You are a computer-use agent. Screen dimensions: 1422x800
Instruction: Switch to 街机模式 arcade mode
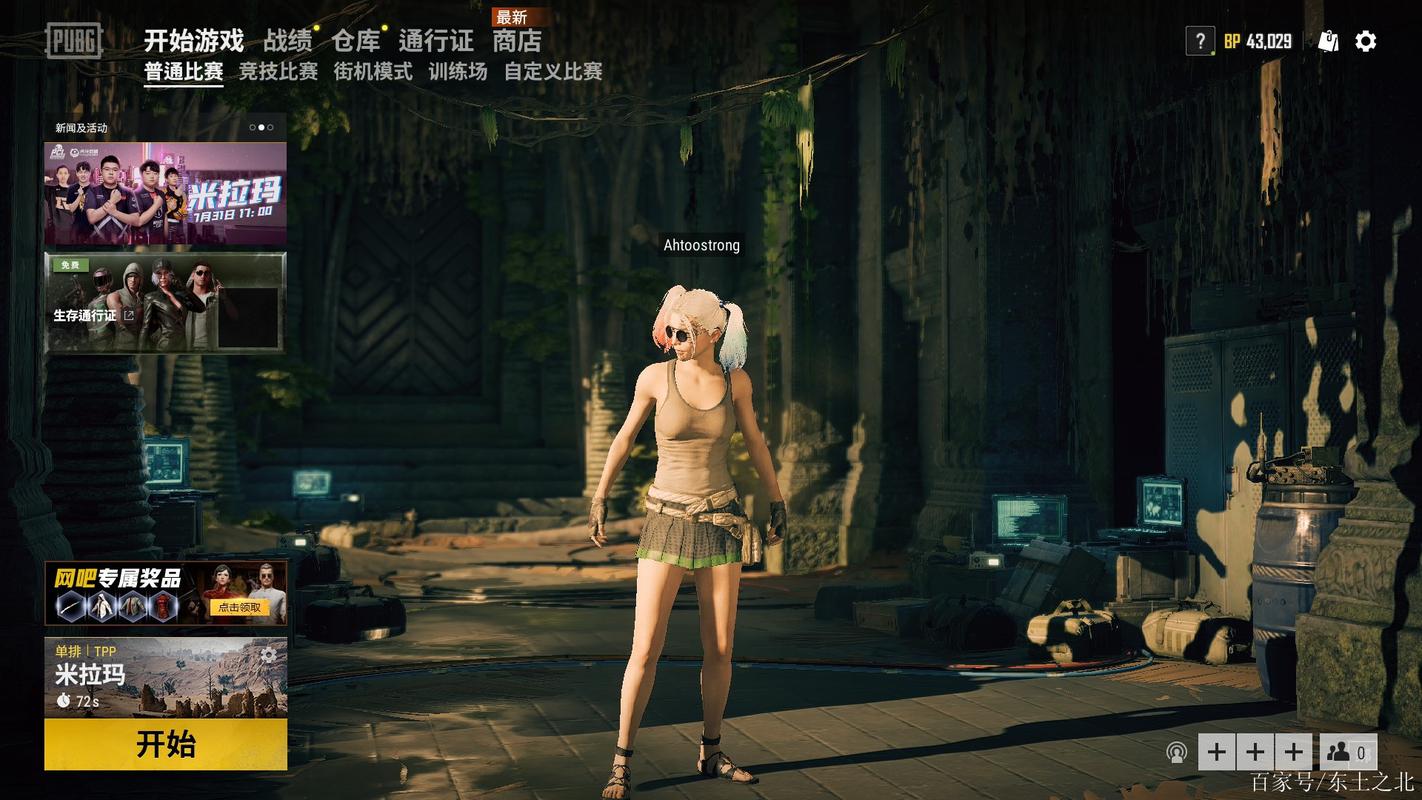pos(373,72)
